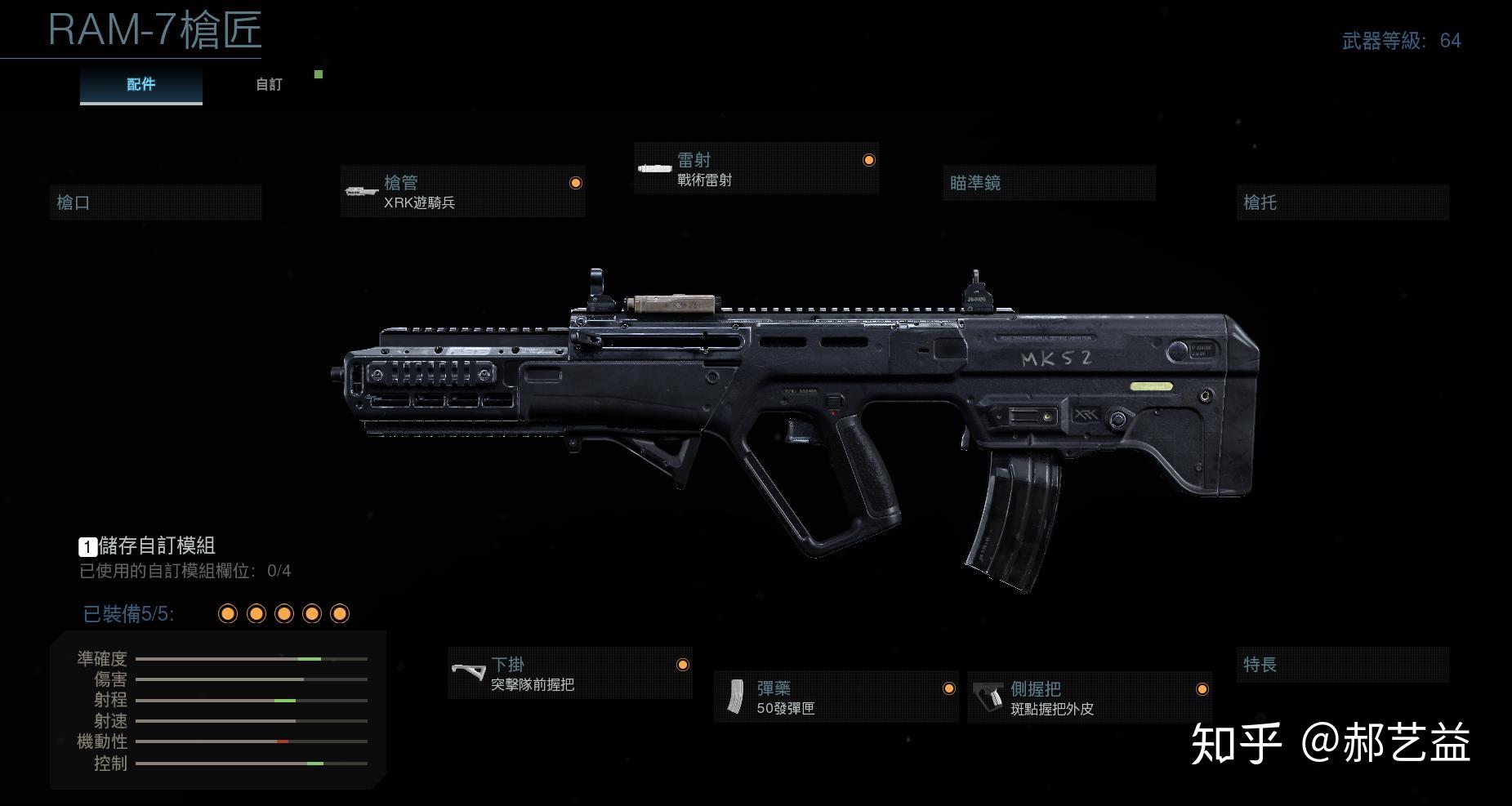
Task: Toggle the barrel attachment equip indicator
Action: 576,183
